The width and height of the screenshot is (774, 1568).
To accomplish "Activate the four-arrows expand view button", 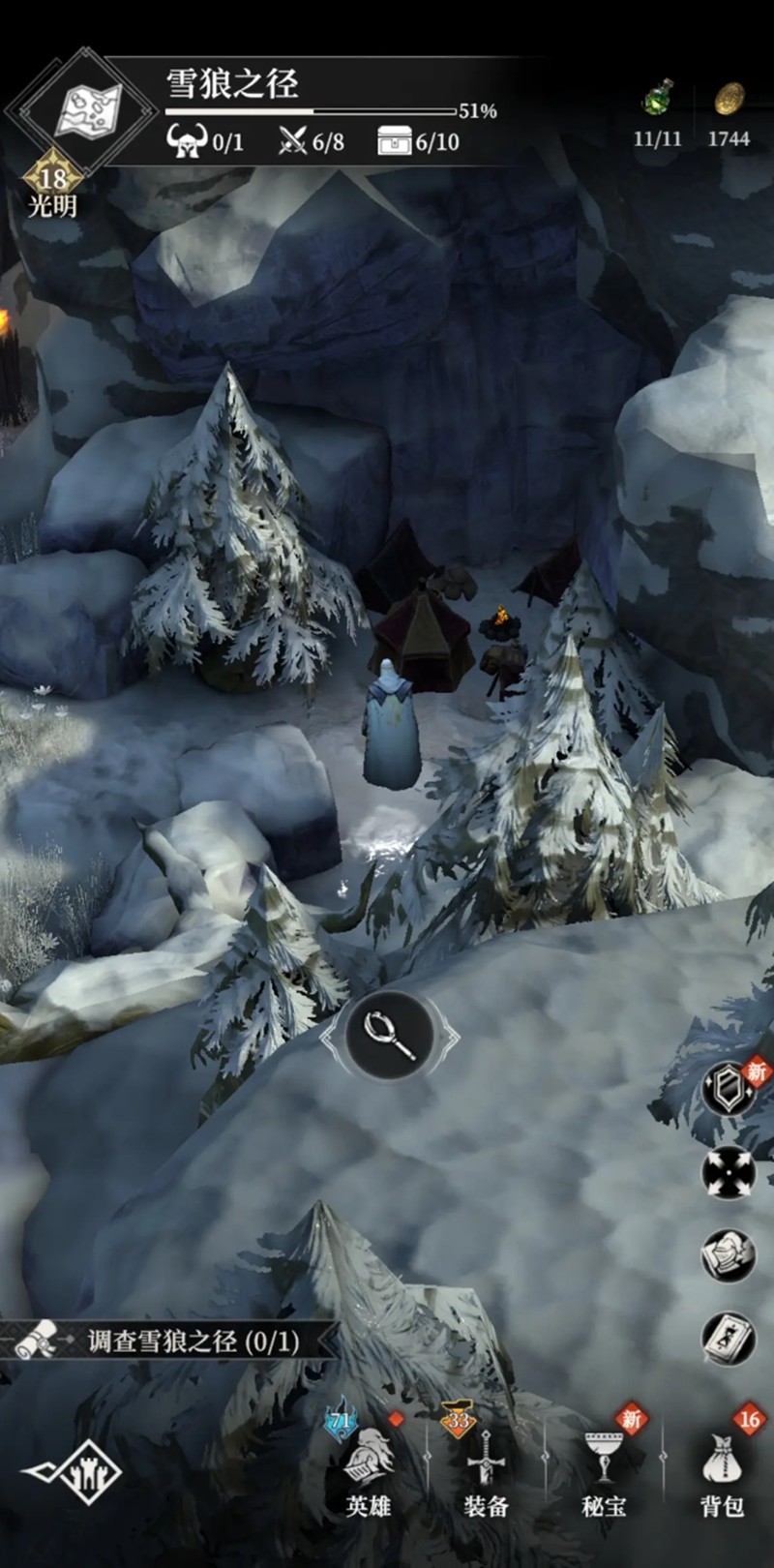I will point(728,1172).
